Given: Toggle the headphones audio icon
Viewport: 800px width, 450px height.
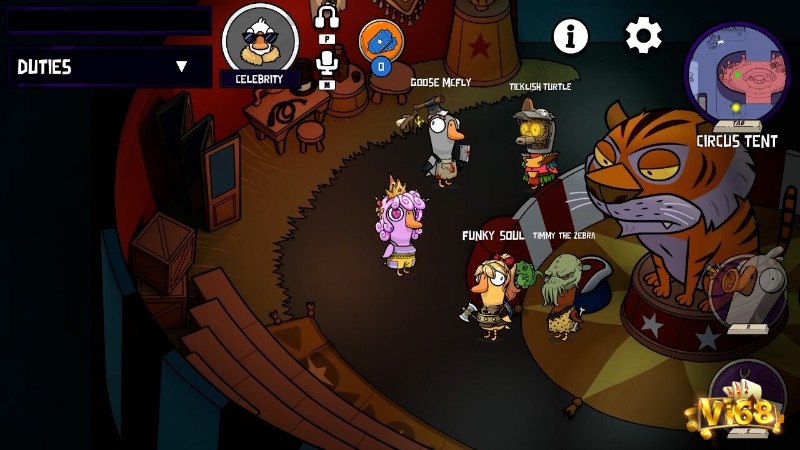Looking at the screenshot, I should [x=327, y=18].
